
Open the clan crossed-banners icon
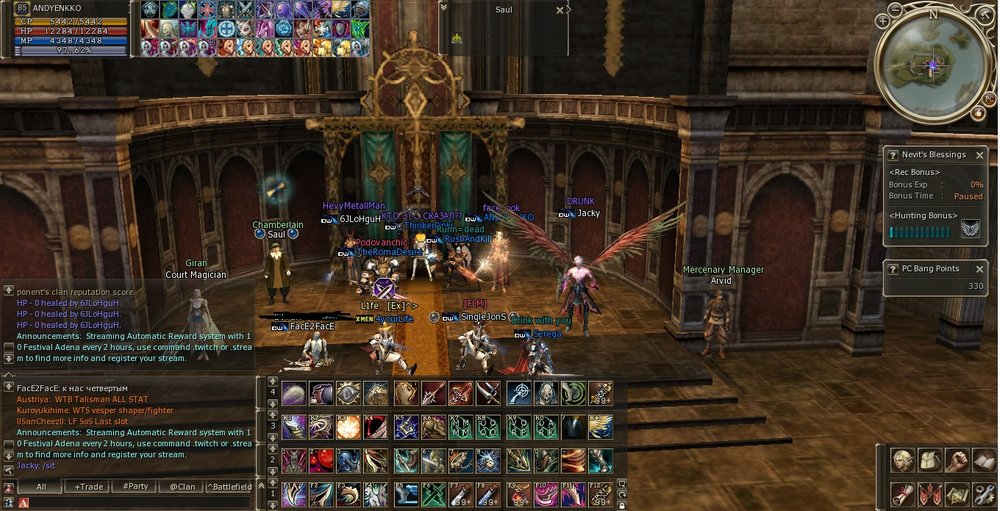(x=931, y=493)
